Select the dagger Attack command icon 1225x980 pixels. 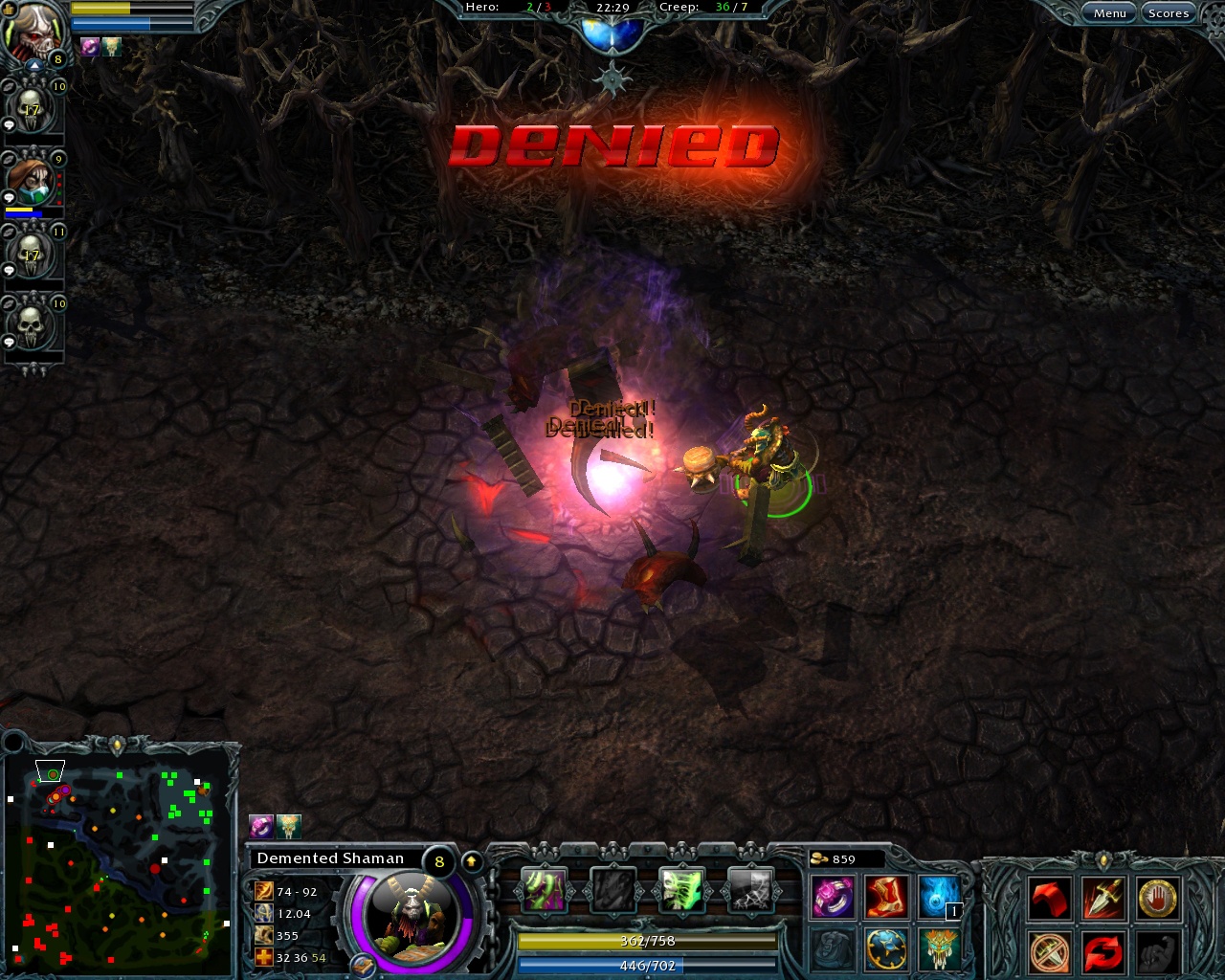click(1102, 898)
